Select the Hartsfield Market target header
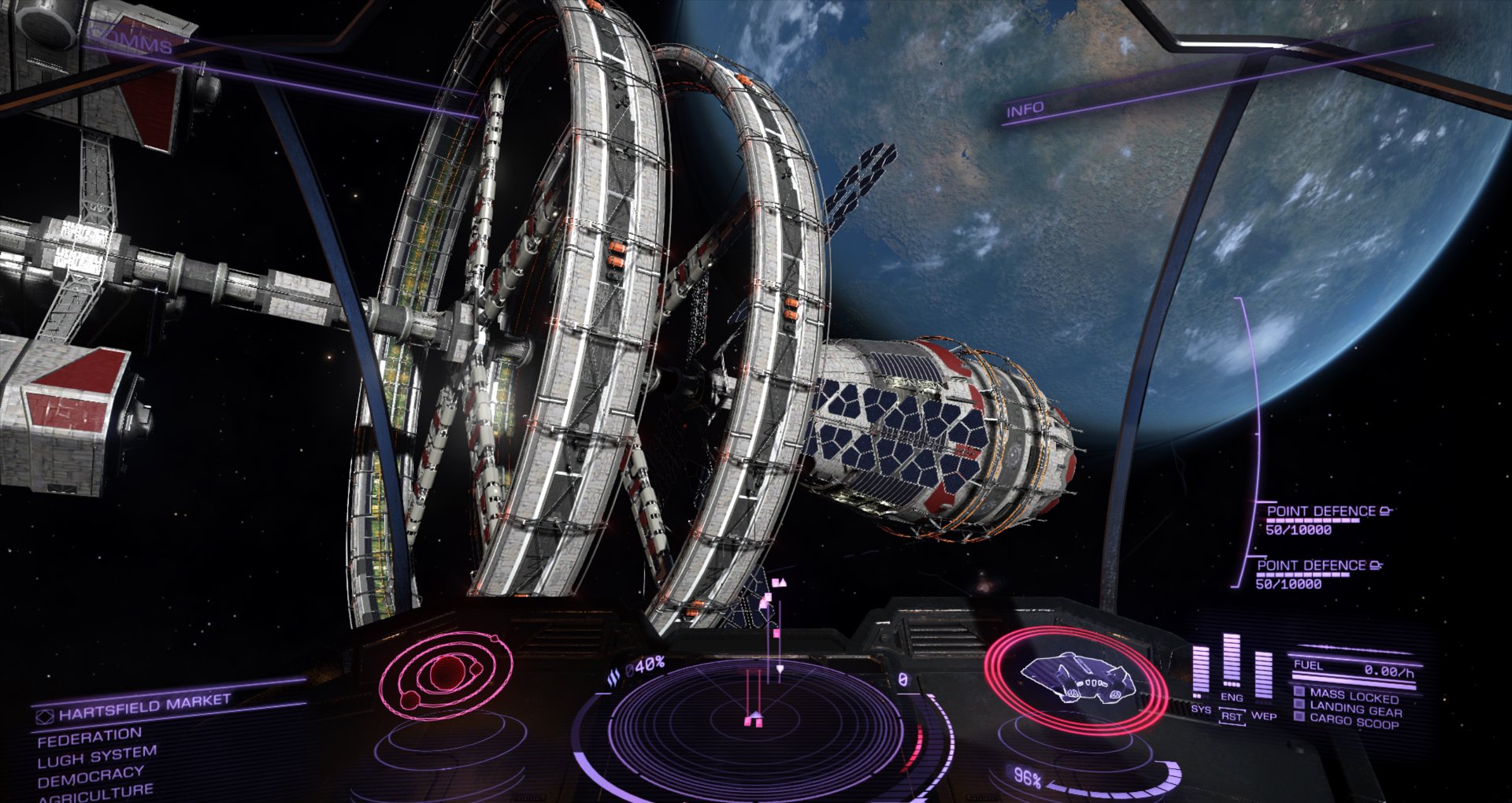The image size is (1512, 803). coord(144,706)
